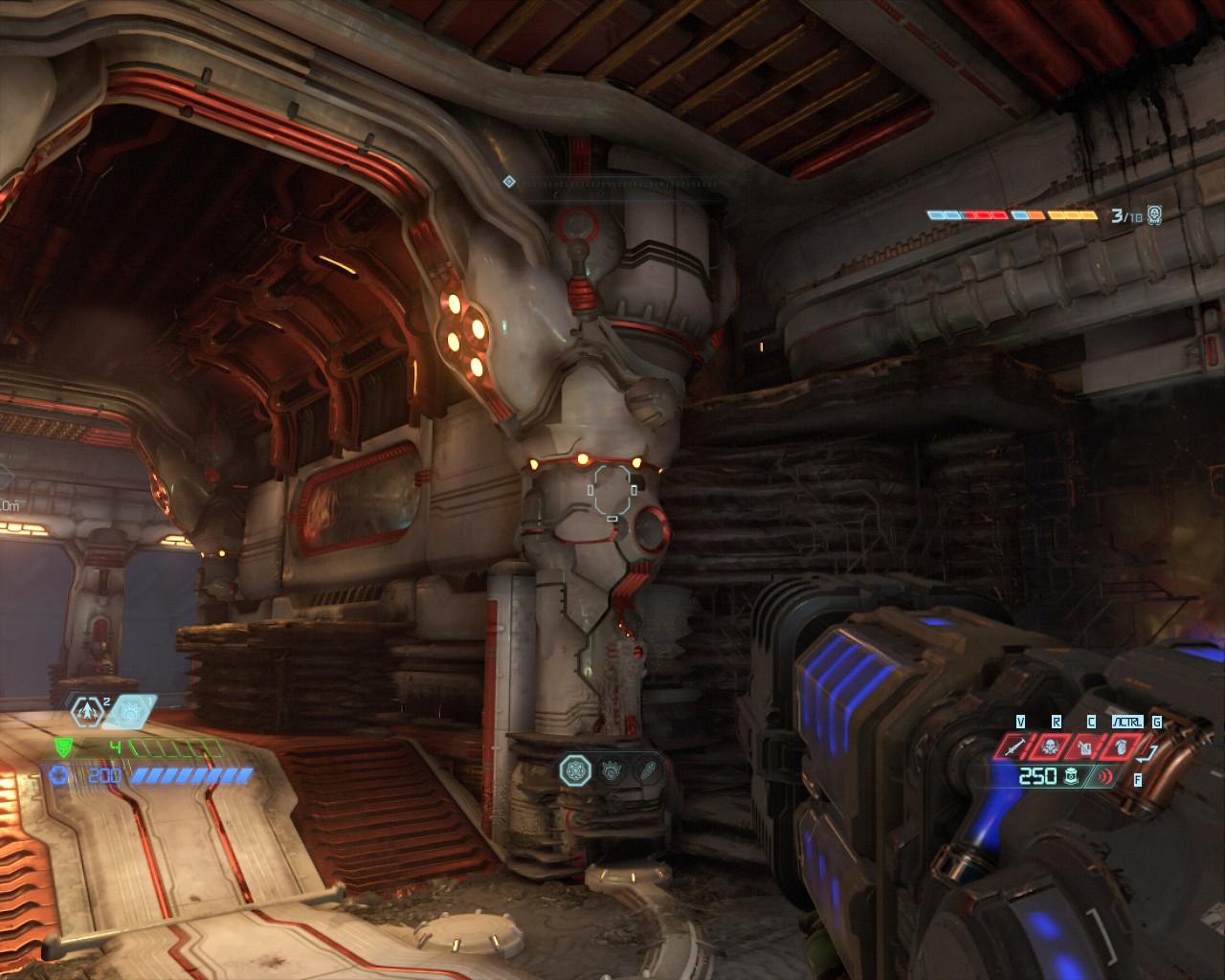Select the Crucible sword equipment icon
1225x980 pixels.
[x=1014, y=746]
